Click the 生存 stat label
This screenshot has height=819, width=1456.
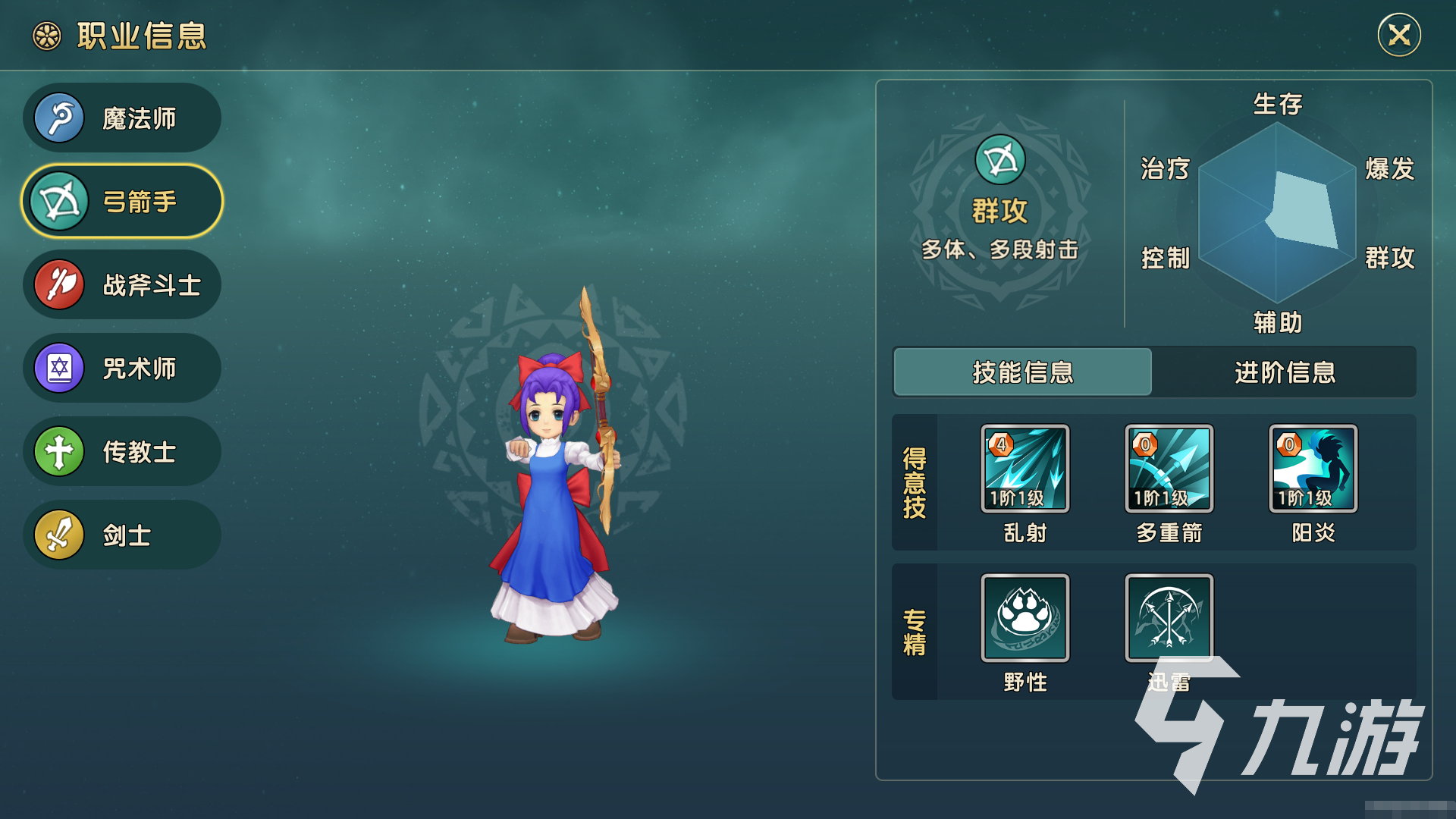1276,106
